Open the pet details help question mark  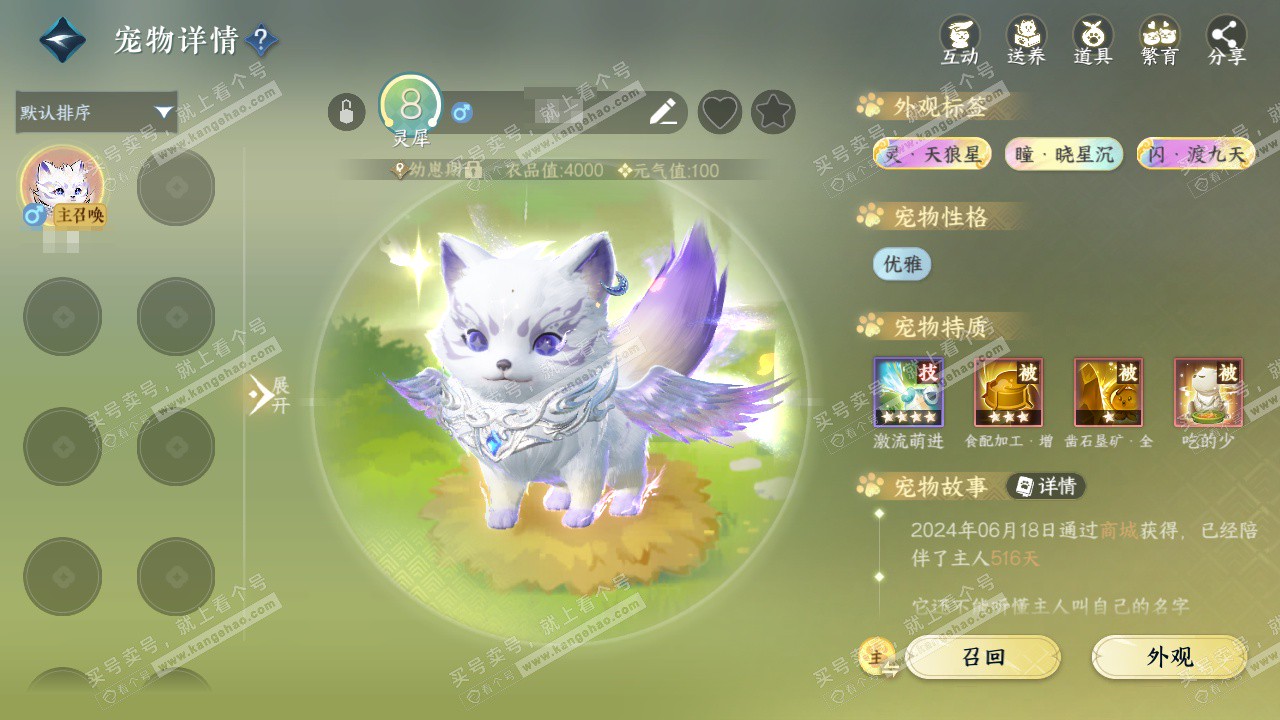coord(261,40)
